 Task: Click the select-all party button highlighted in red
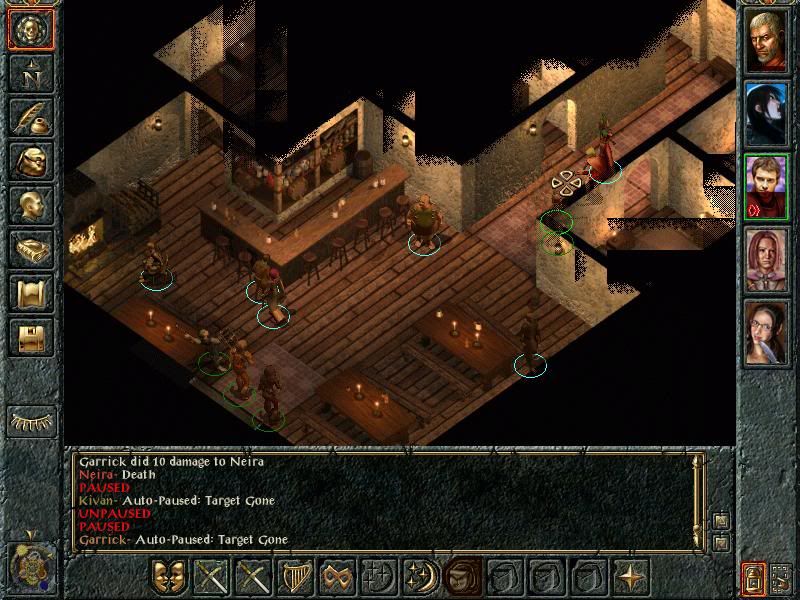click(x=751, y=577)
